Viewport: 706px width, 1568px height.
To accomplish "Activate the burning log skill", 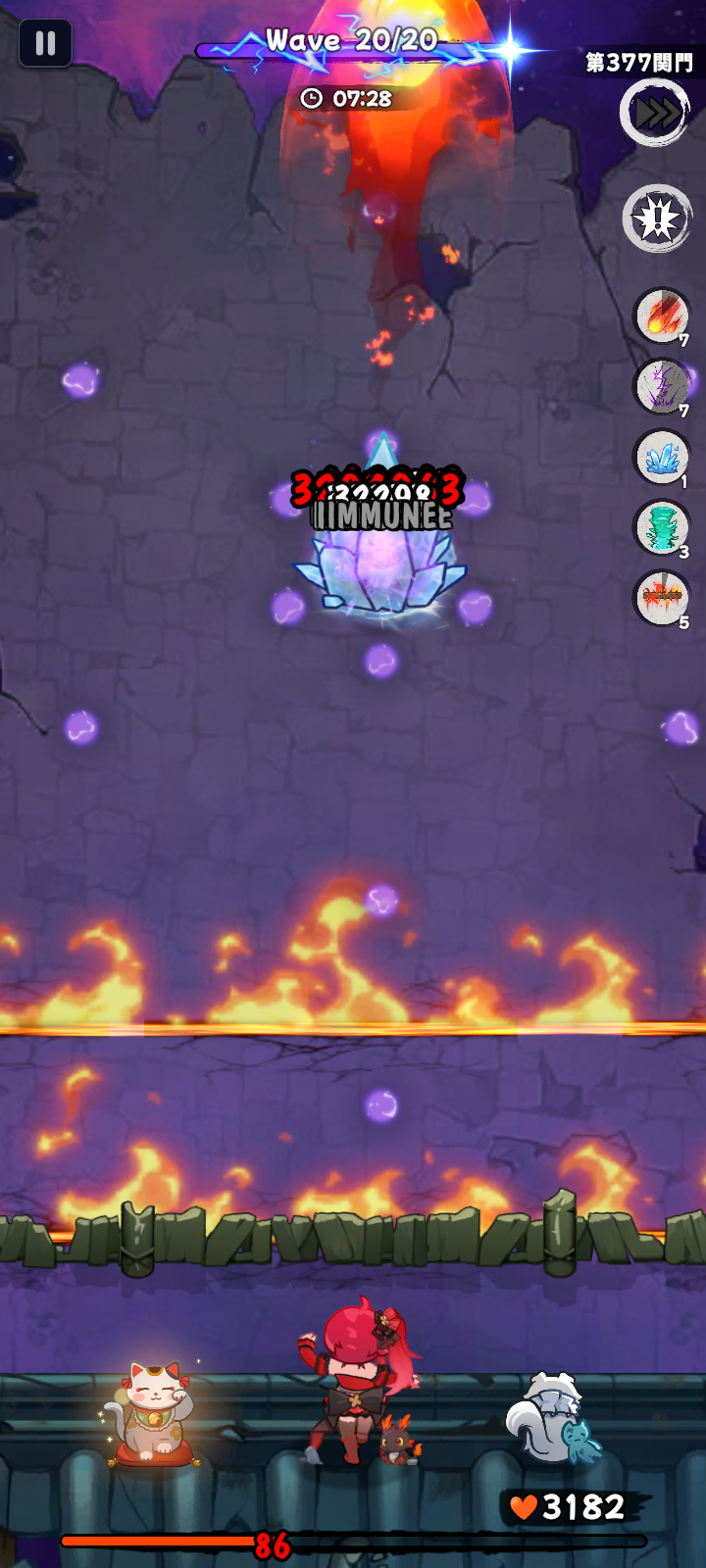I will pyautogui.click(x=662, y=598).
